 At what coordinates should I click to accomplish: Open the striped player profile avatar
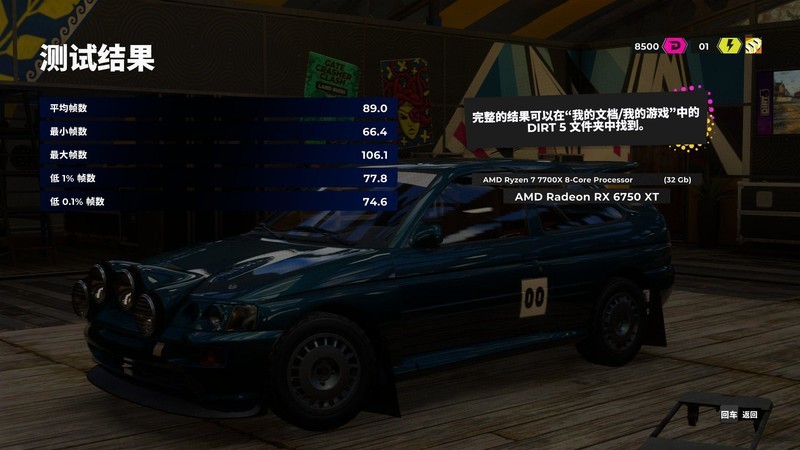click(x=753, y=46)
